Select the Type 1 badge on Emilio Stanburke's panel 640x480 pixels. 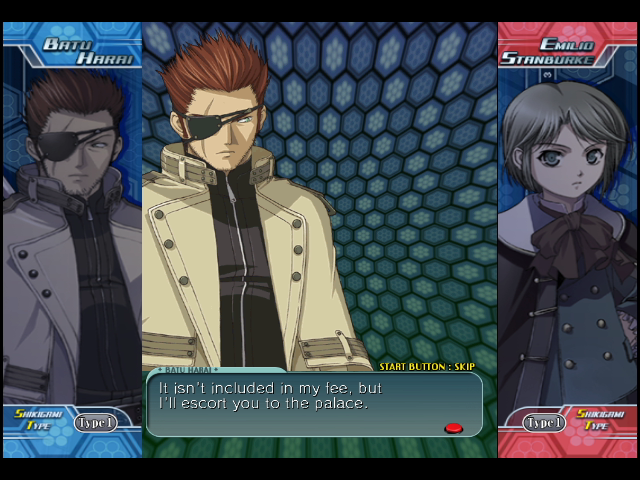545,423
